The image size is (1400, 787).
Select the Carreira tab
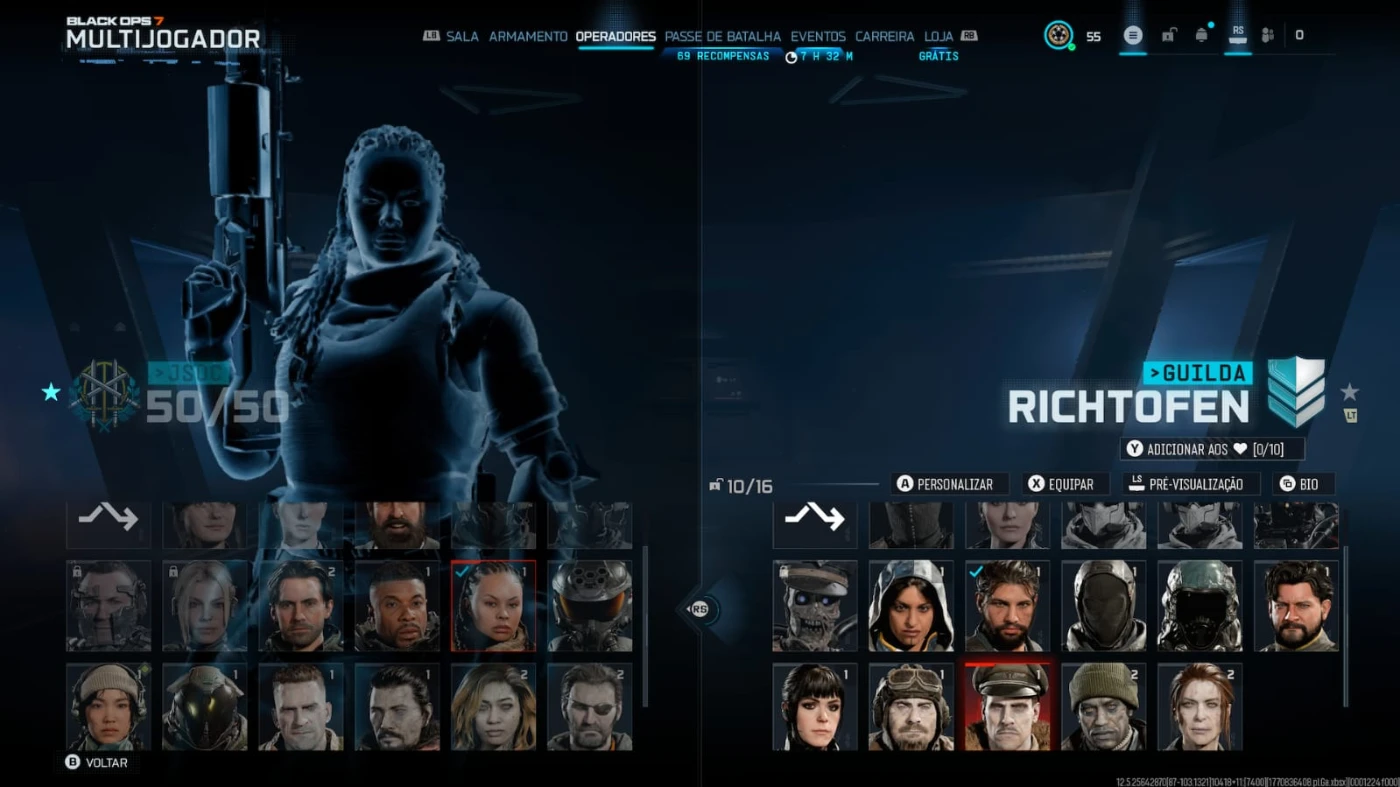884,36
